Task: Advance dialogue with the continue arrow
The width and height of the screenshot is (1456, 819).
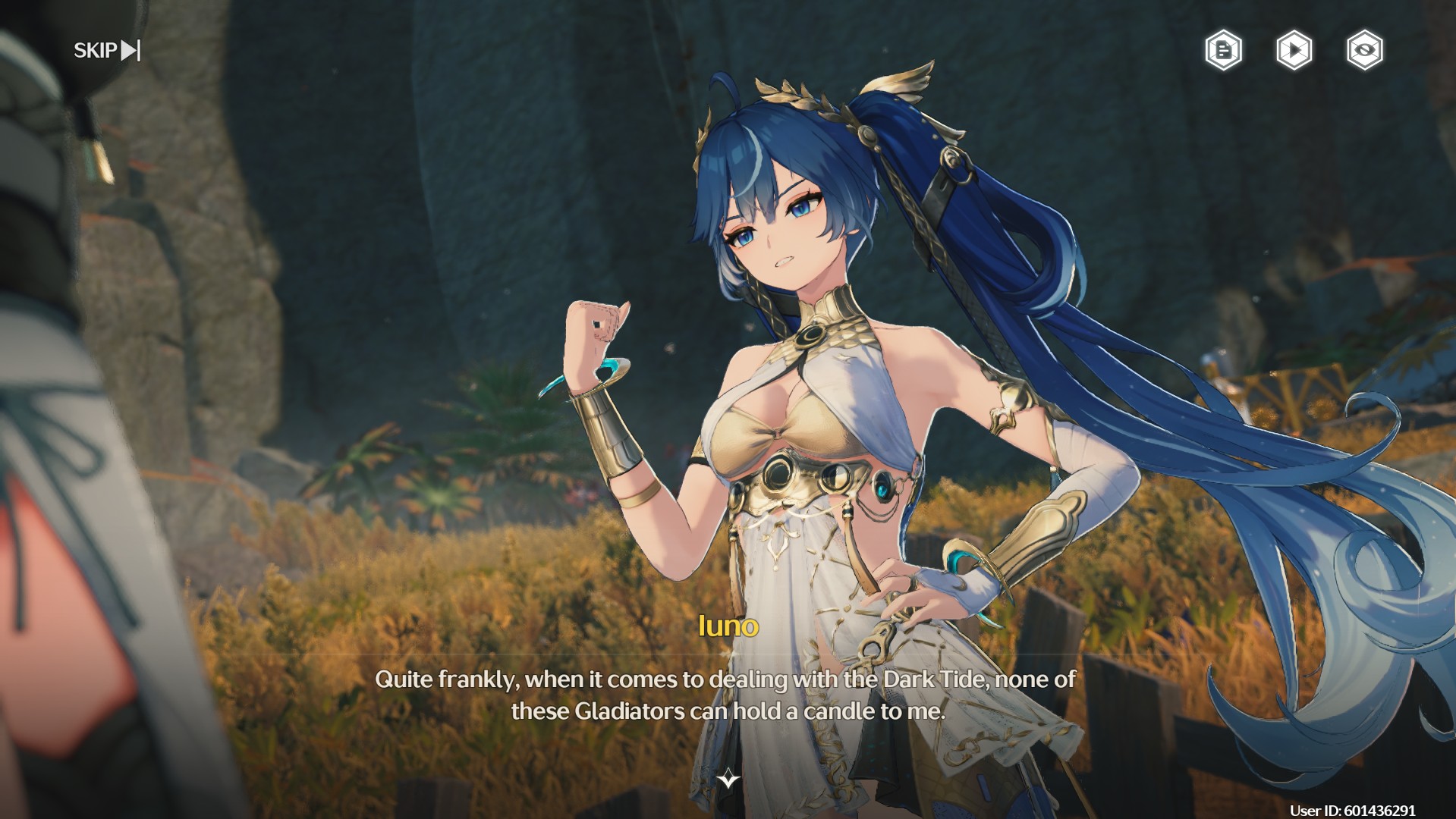Action: [728, 779]
